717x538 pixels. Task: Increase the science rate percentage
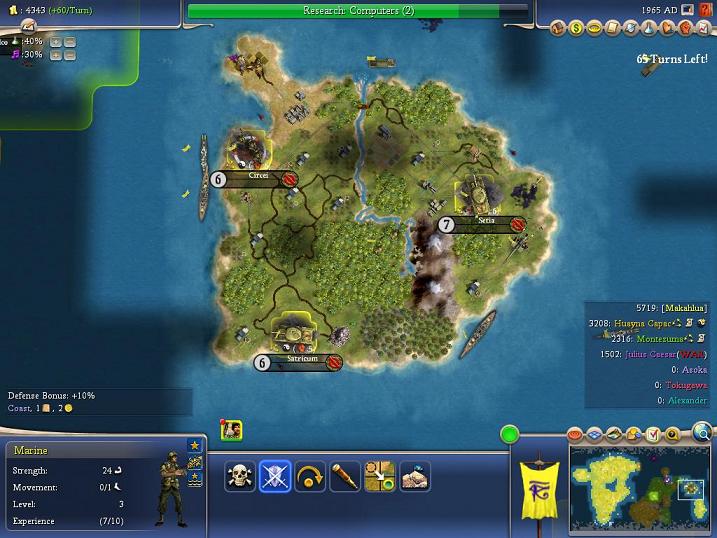click(x=55, y=42)
